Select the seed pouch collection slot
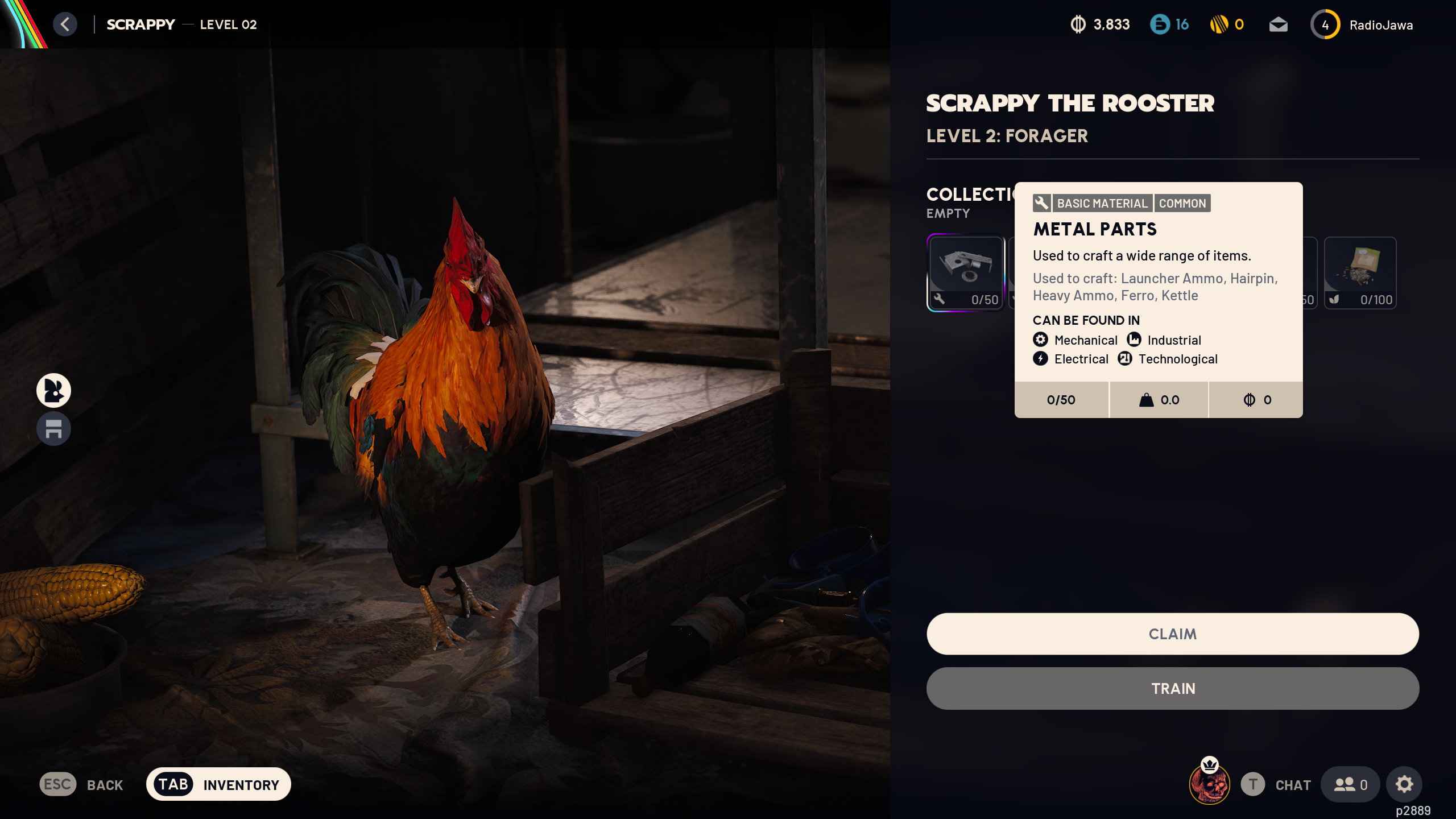Image resolution: width=1456 pixels, height=819 pixels. coord(1360,272)
